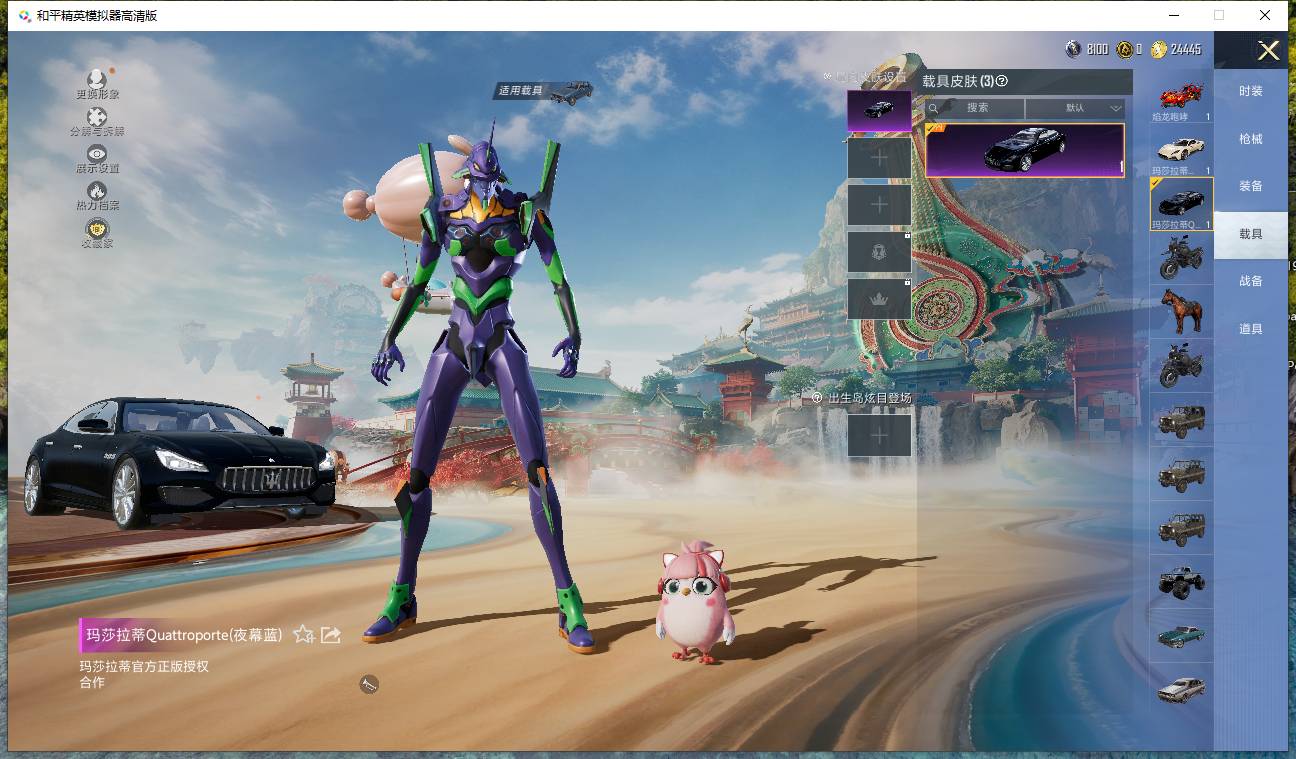This screenshot has width=1296, height=759.
Task: Favorite the Quattroporte skin with the star icon
Action: click(304, 635)
